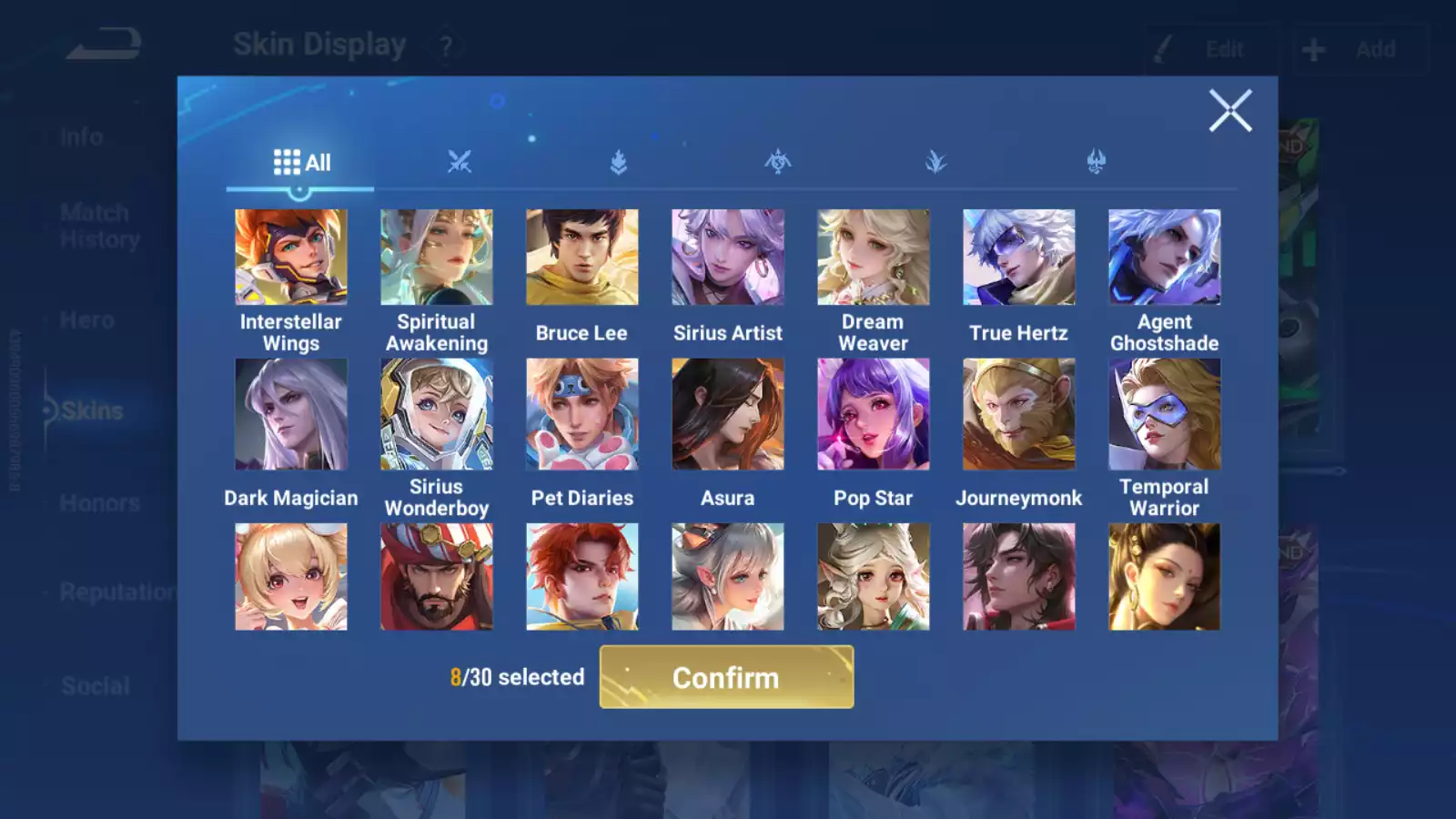Filter skins by the shield tank role icon
The image size is (1456, 819).
[x=620, y=160]
